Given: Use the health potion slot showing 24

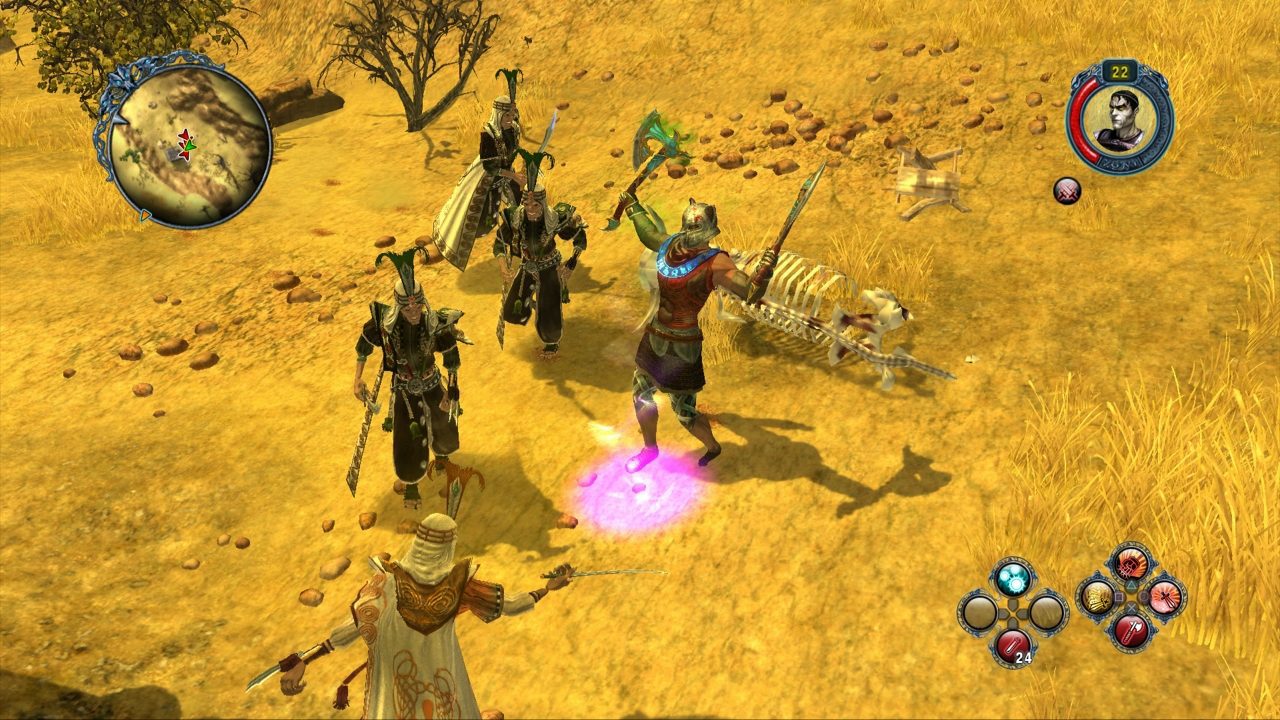Looking at the screenshot, I should (1013, 645).
